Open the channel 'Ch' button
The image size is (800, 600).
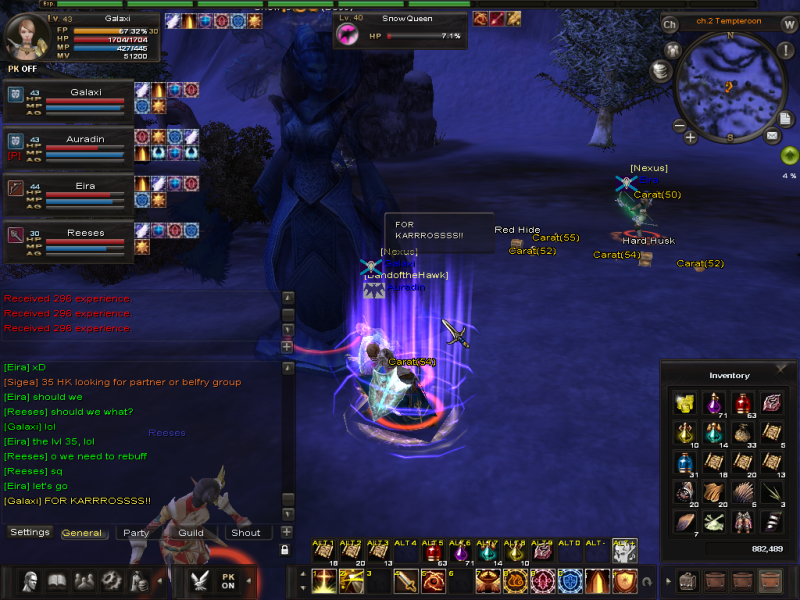click(x=669, y=24)
